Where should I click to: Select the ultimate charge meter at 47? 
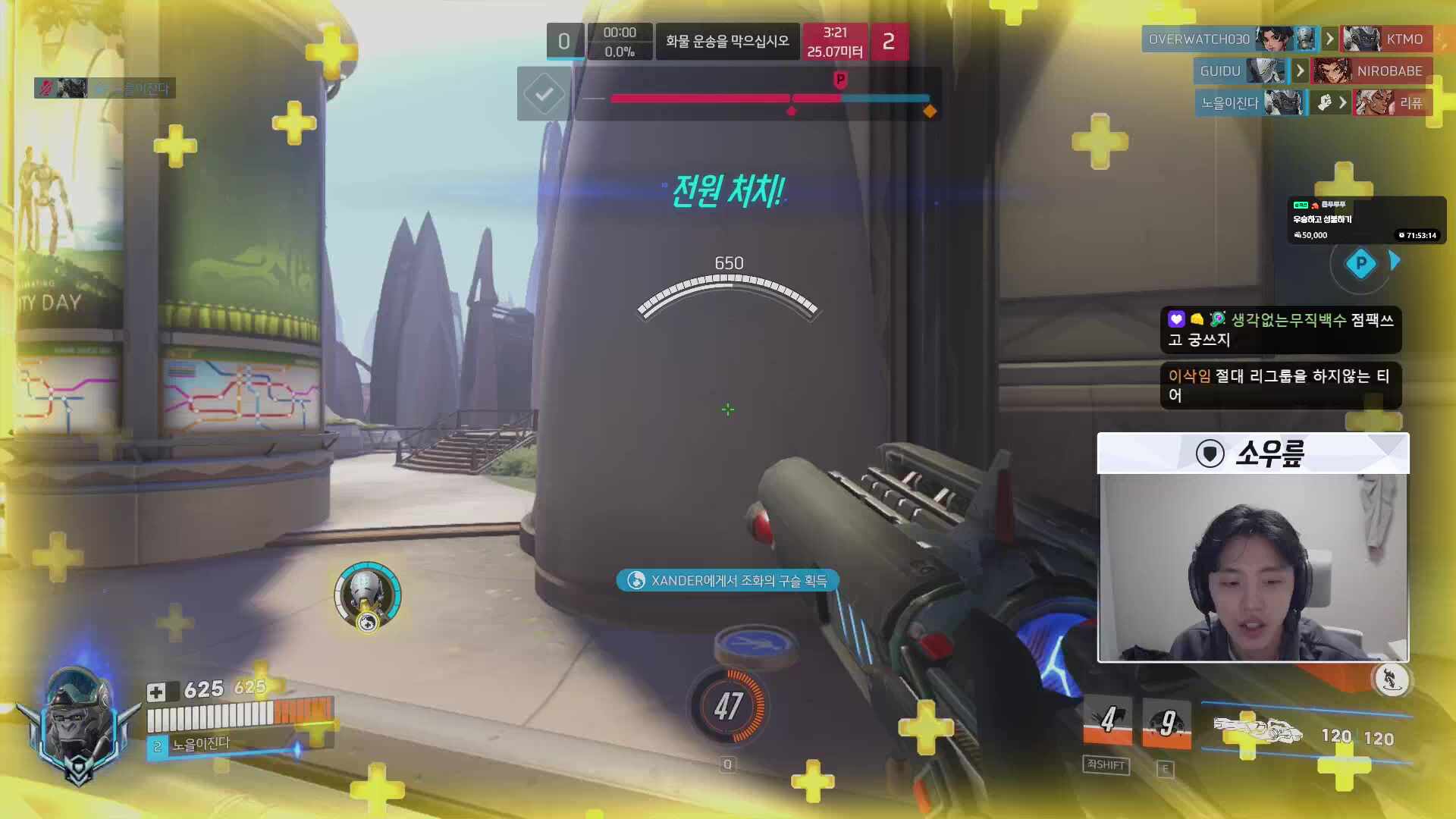(x=728, y=706)
